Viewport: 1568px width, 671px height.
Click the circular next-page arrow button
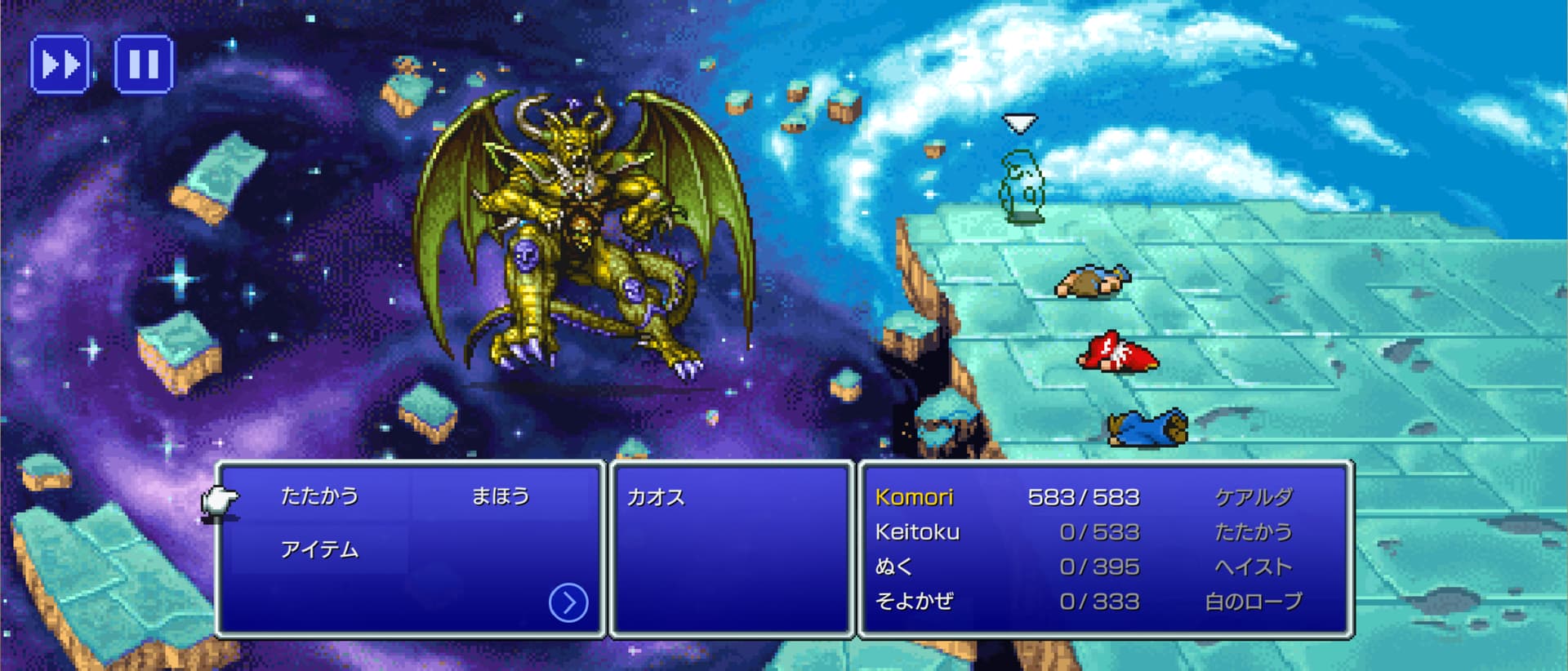coord(568,603)
